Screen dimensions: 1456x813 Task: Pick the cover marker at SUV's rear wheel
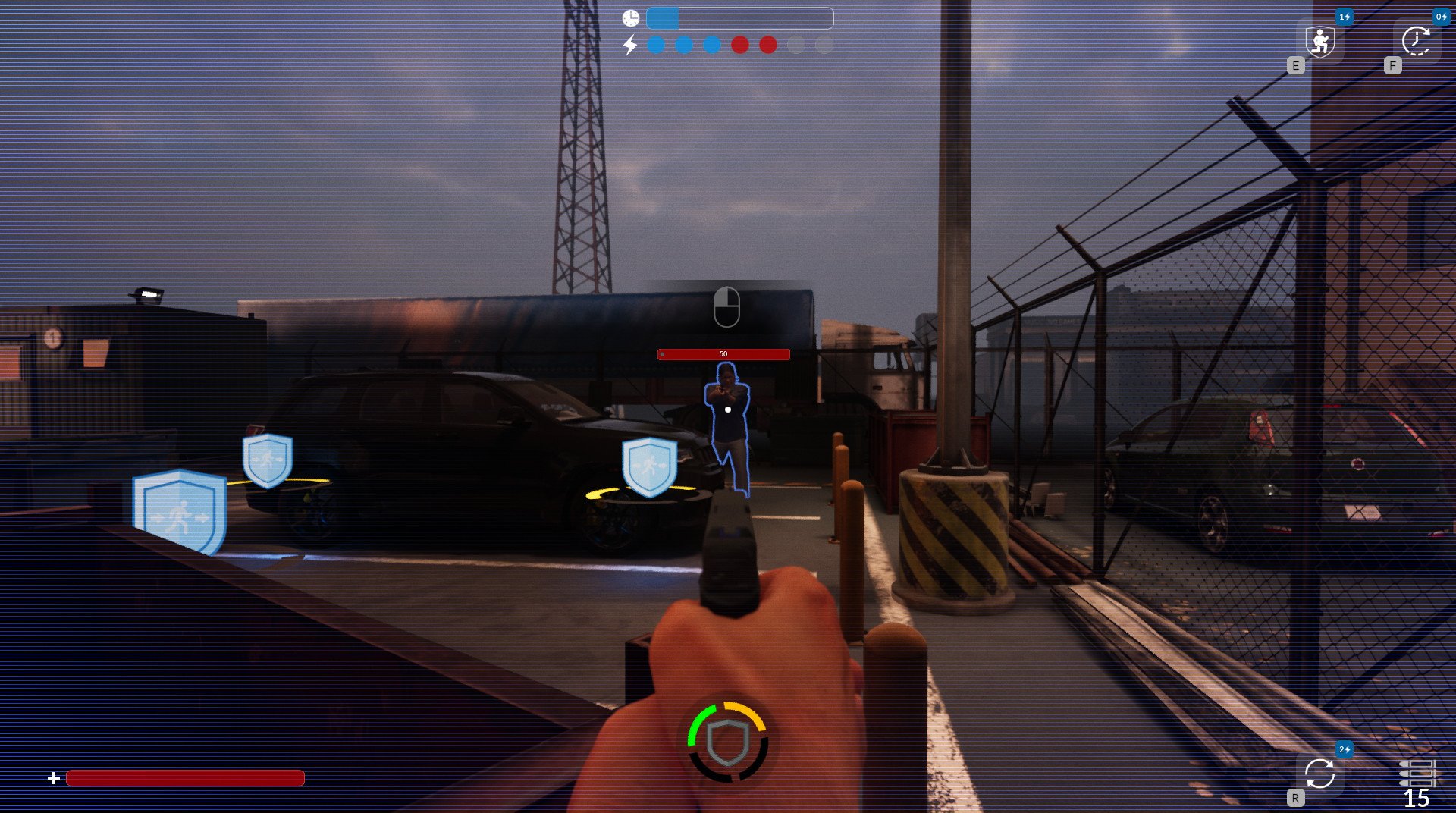268,460
